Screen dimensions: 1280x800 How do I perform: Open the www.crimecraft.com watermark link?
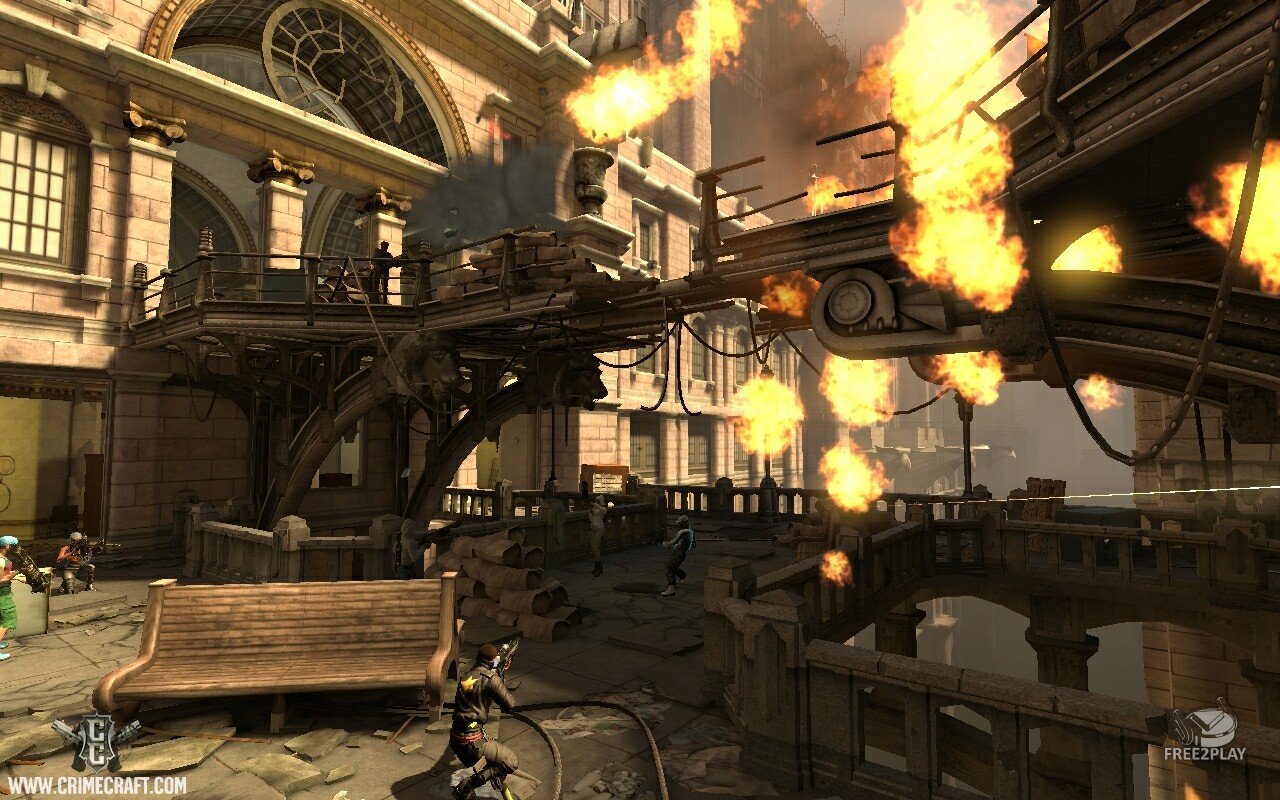click(96, 784)
